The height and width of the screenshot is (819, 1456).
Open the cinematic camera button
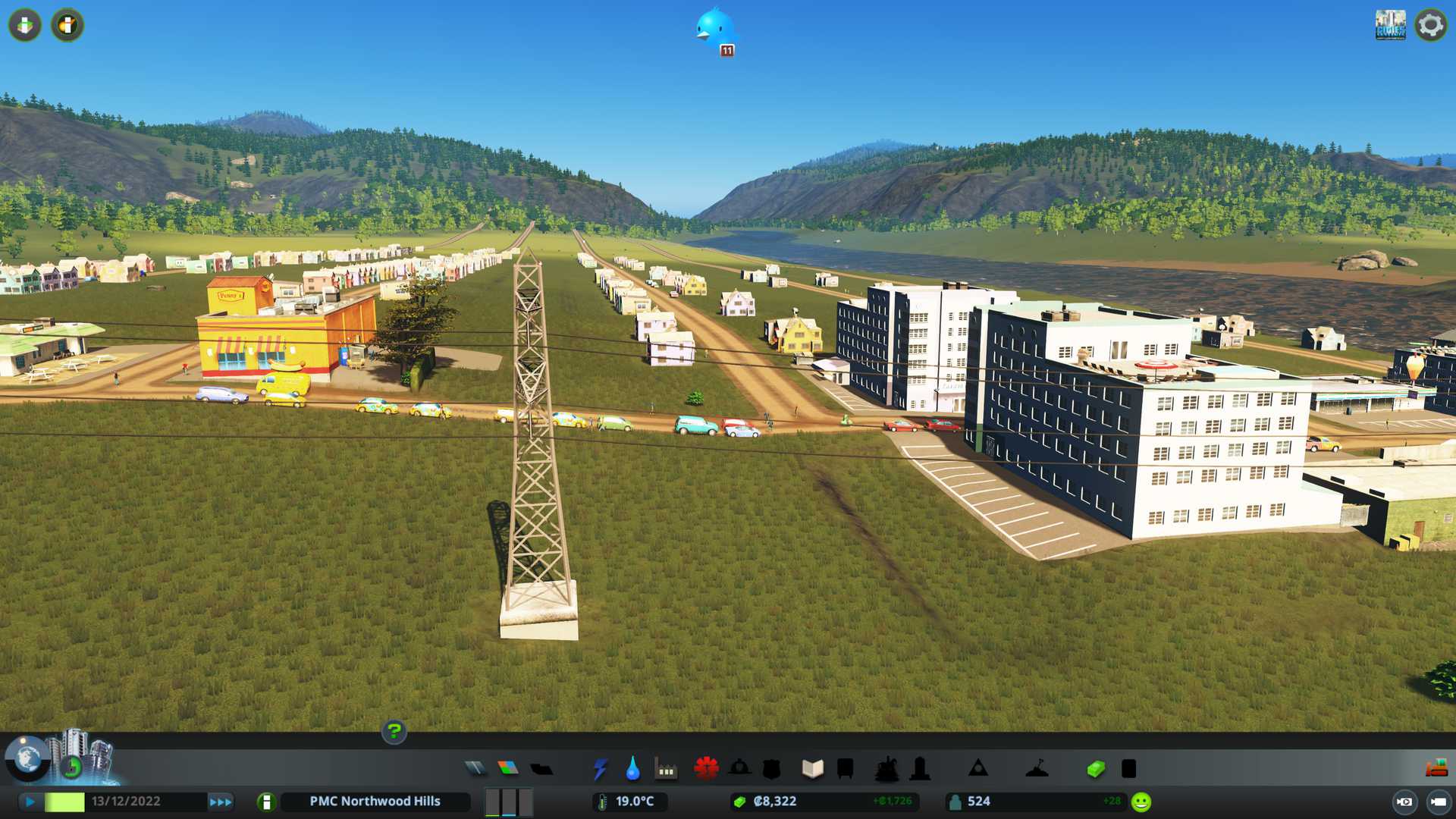click(x=1438, y=802)
